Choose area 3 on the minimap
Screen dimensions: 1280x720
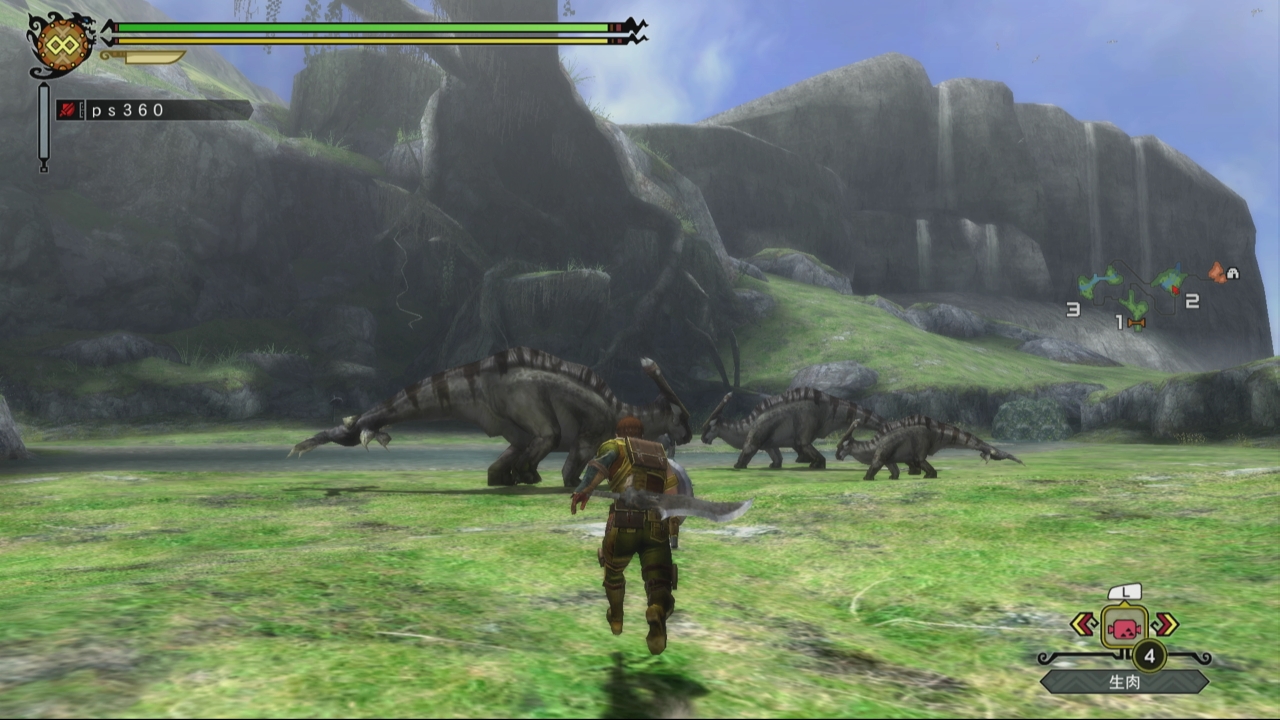1073,309
